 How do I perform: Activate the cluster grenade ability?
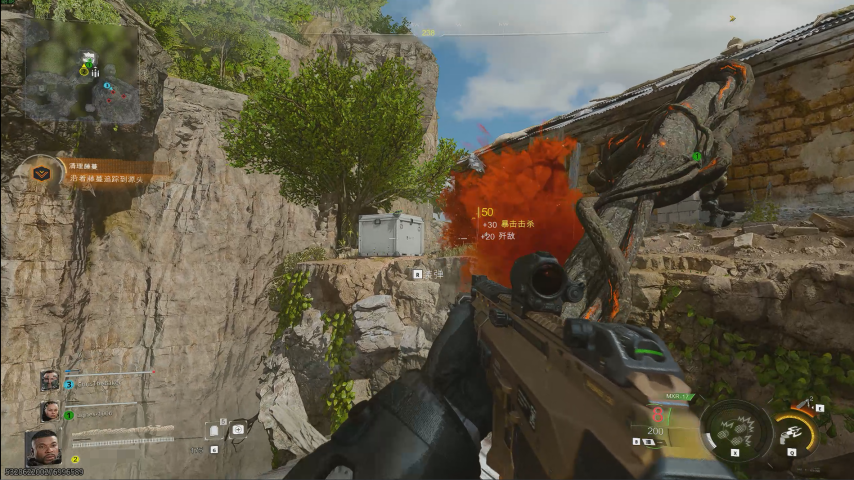(x=736, y=431)
